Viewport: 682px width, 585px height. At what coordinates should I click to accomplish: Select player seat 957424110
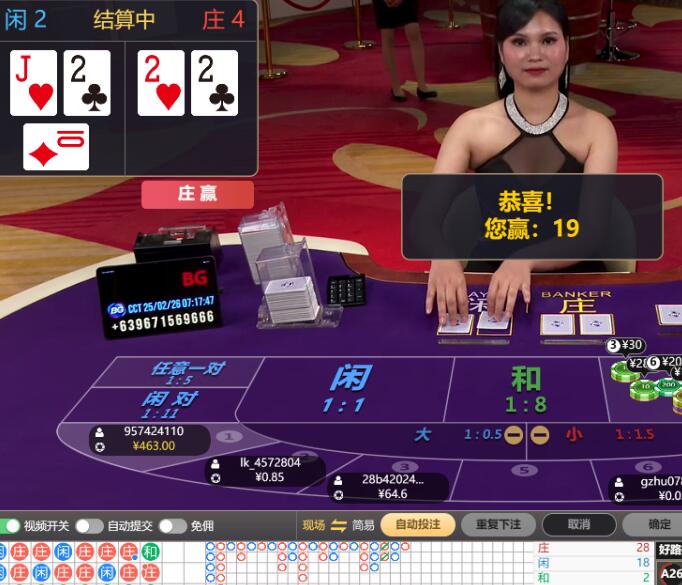point(152,439)
